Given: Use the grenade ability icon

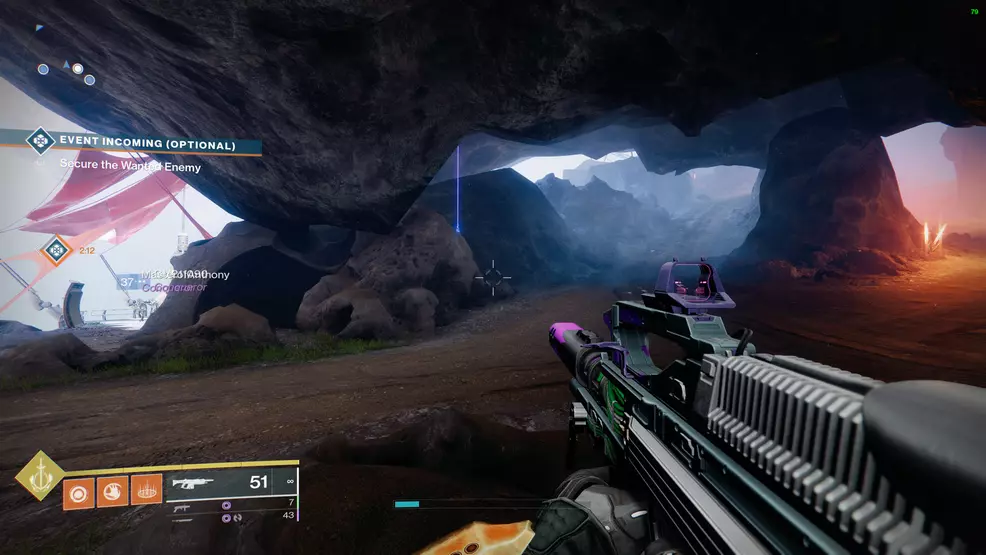Looking at the screenshot, I should pos(78,492).
